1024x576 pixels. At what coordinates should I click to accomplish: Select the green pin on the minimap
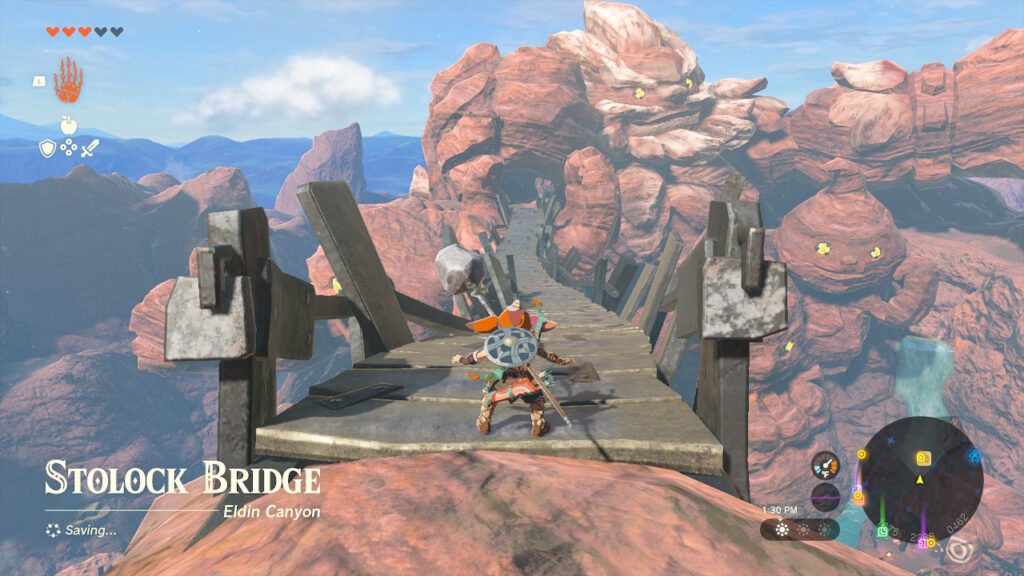[x=883, y=531]
